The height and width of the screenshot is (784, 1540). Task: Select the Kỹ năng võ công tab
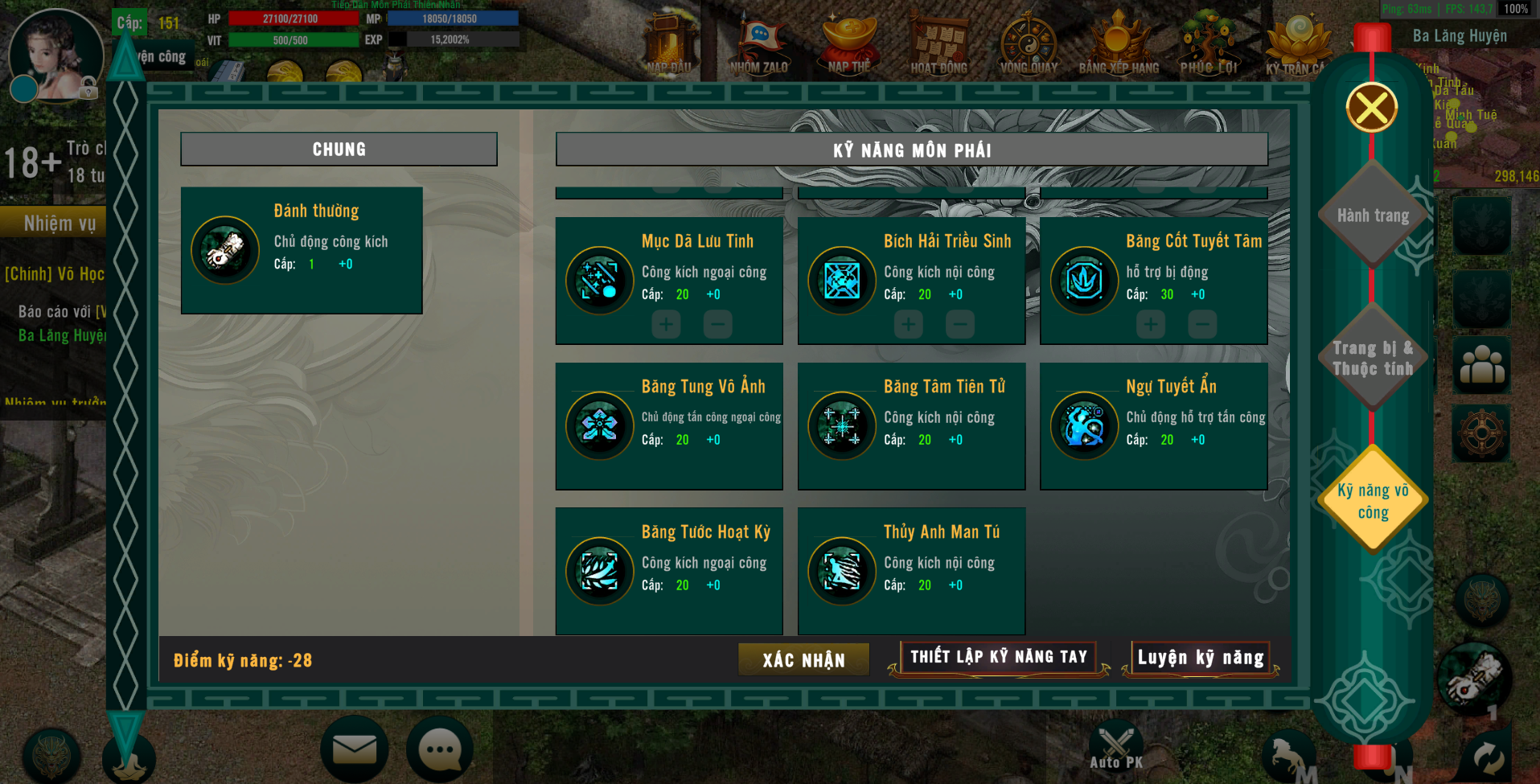point(1373,501)
